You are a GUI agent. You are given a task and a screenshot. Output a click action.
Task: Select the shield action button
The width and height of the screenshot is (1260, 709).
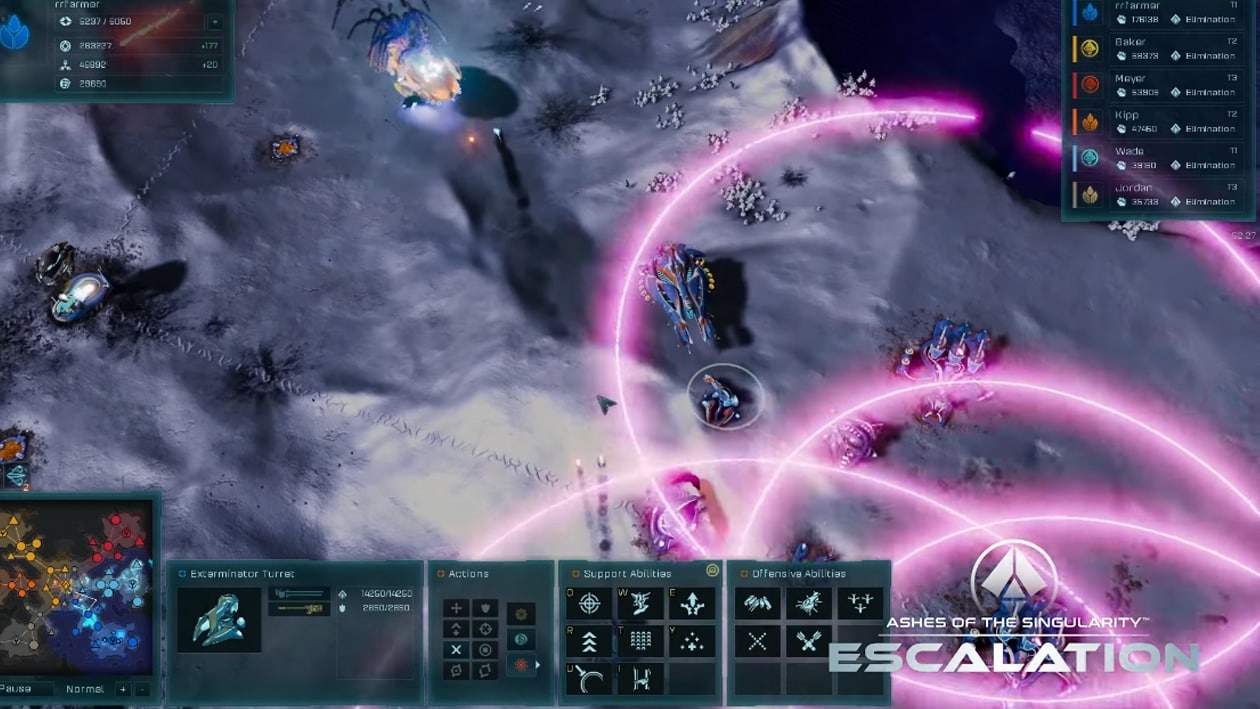(x=485, y=608)
